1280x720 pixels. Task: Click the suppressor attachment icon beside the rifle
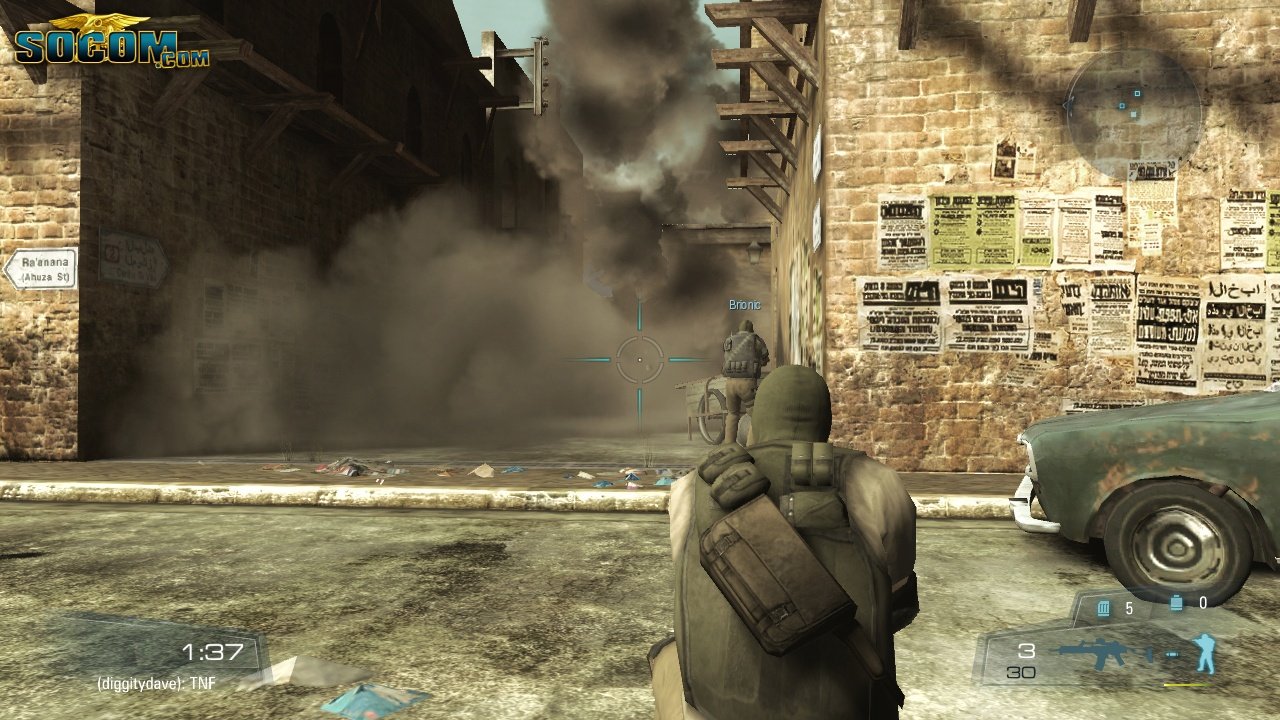click(1172, 655)
